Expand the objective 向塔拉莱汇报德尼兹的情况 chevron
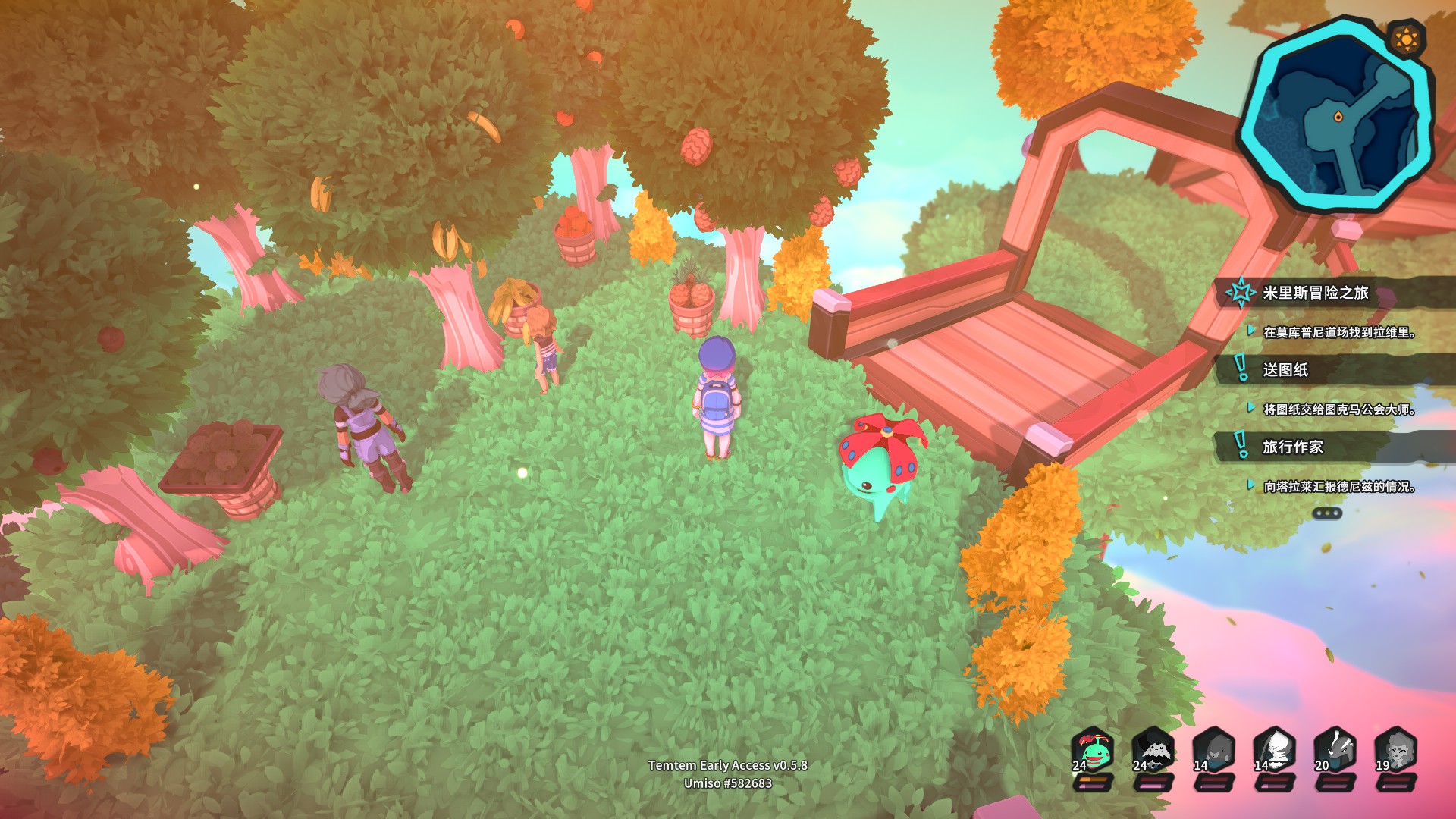The height and width of the screenshot is (819, 1456). (1250, 486)
